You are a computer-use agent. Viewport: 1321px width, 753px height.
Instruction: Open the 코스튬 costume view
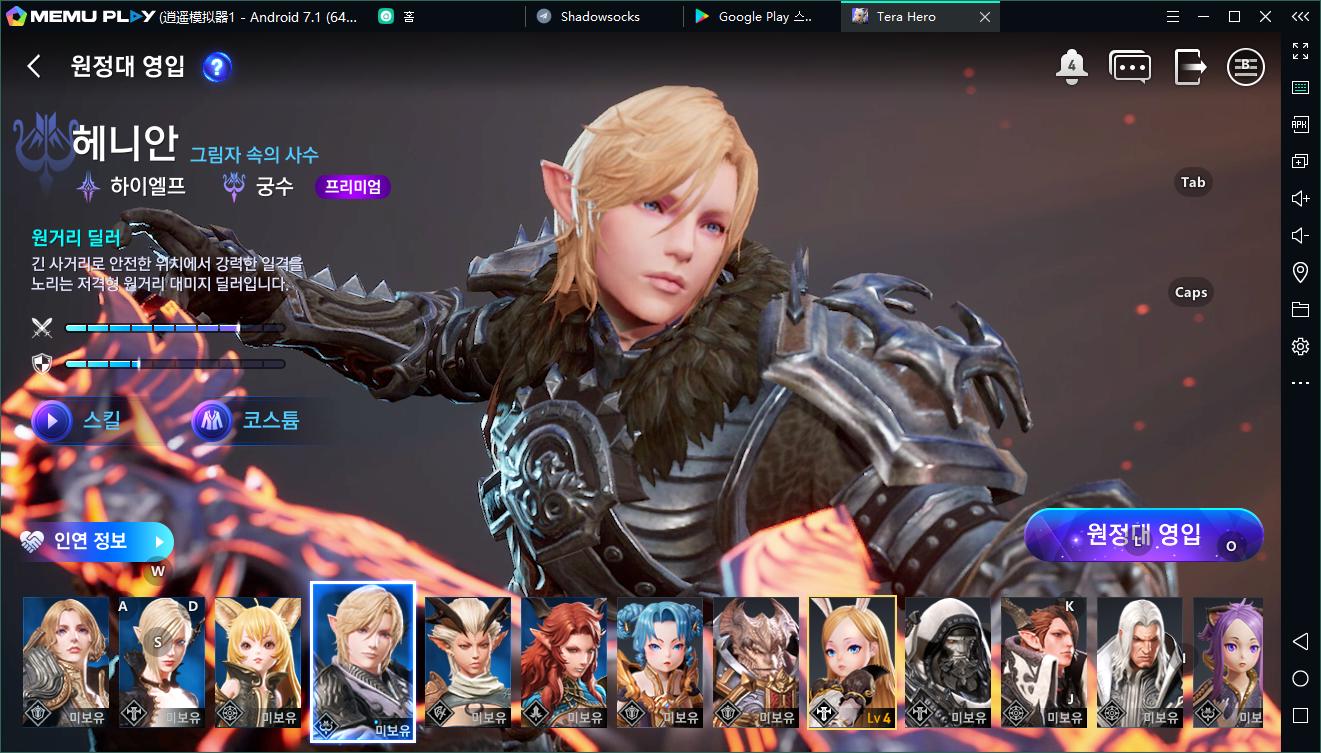coord(247,420)
